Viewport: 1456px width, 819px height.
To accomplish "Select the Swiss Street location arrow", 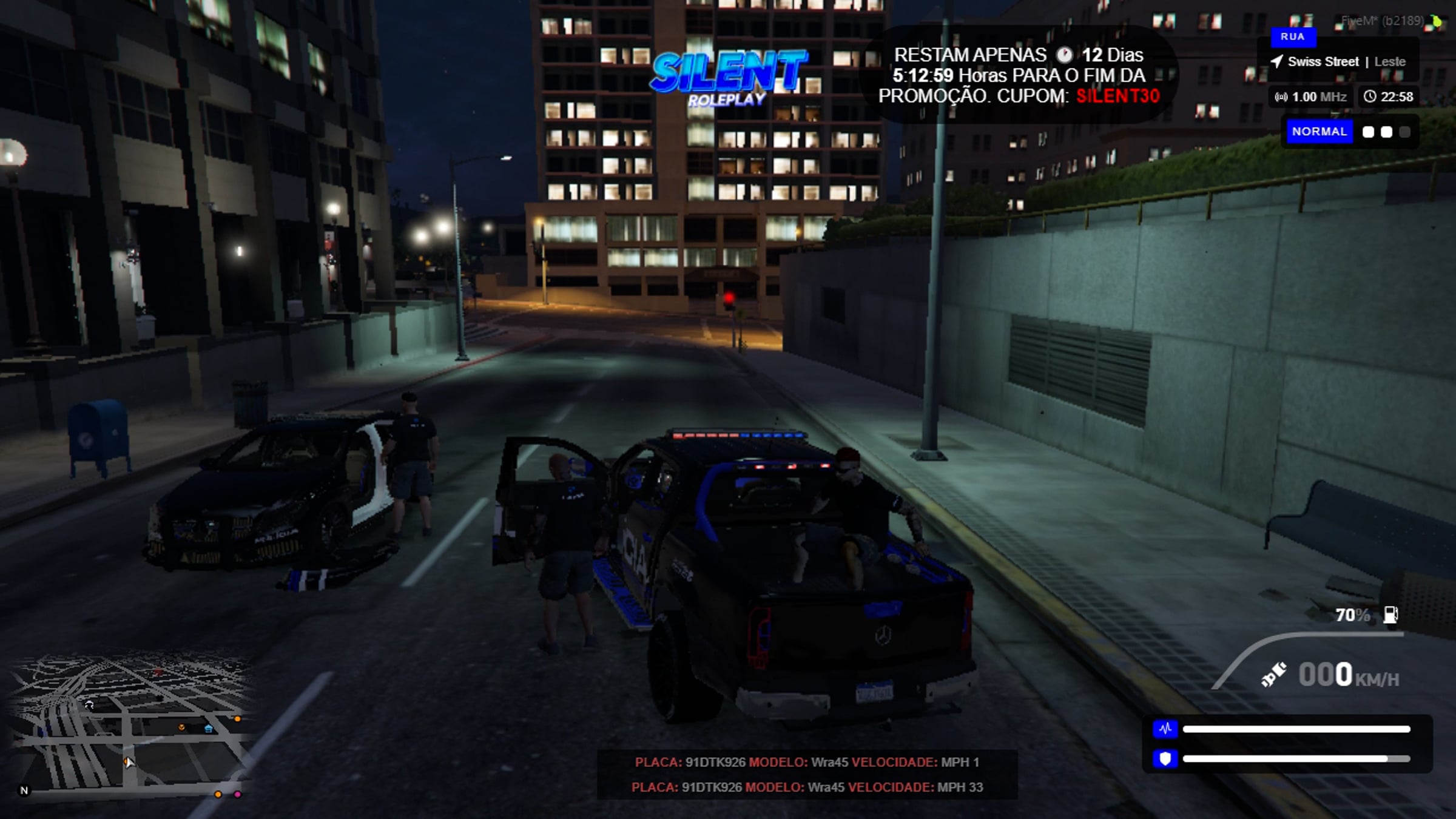I will pos(1276,61).
